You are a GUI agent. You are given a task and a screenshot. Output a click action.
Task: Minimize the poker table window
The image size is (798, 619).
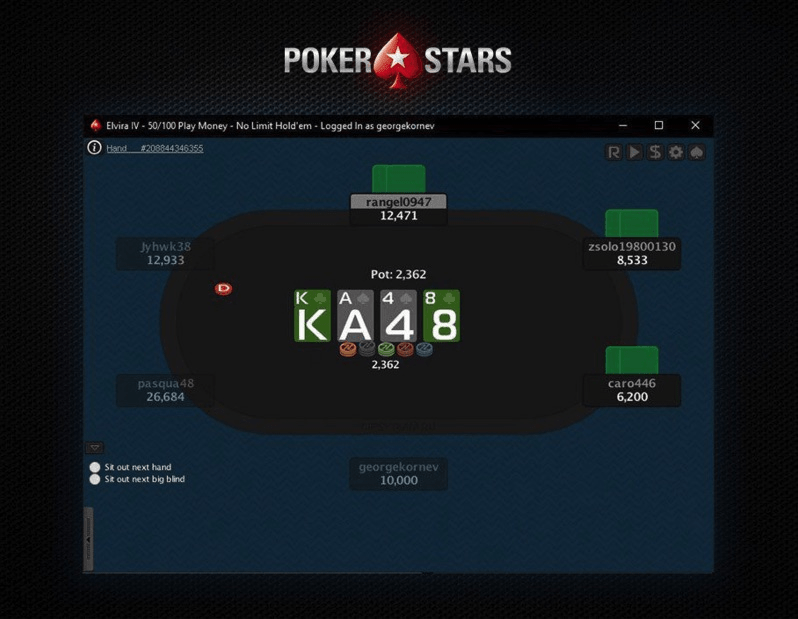(622, 126)
